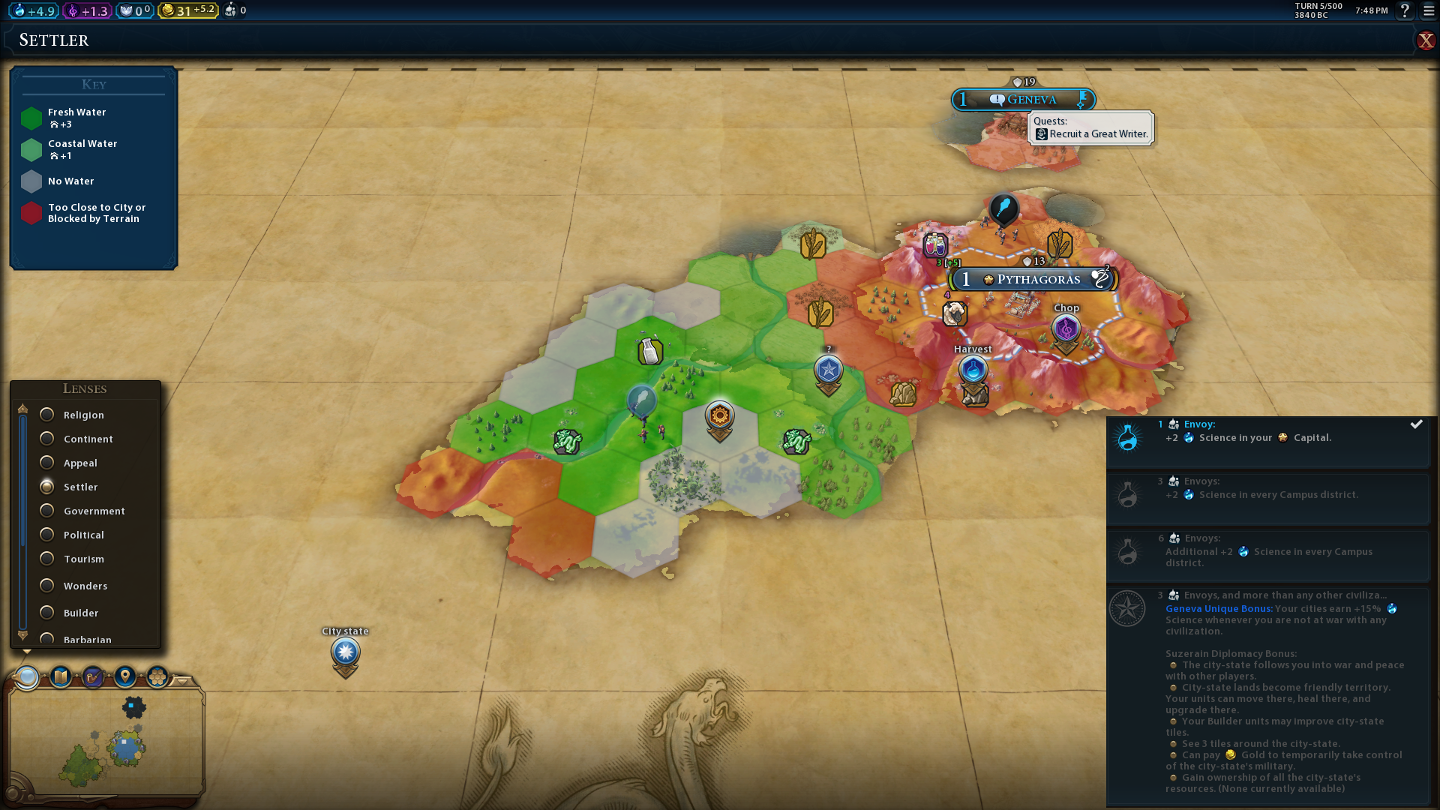The width and height of the screenshot is (1440, 810).
Task: Open the hamburger game menu
Action: point(1428,10)
